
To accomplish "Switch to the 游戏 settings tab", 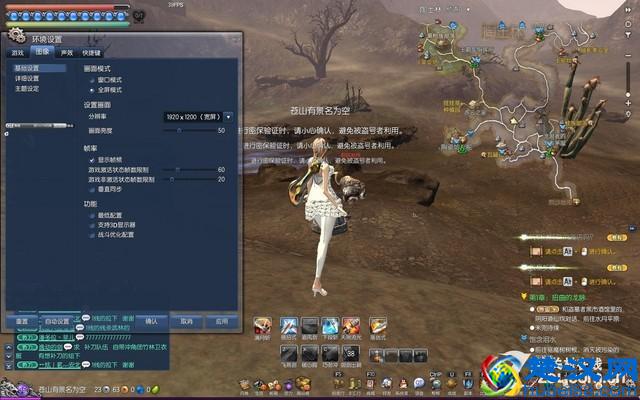I will click(17, 51).
